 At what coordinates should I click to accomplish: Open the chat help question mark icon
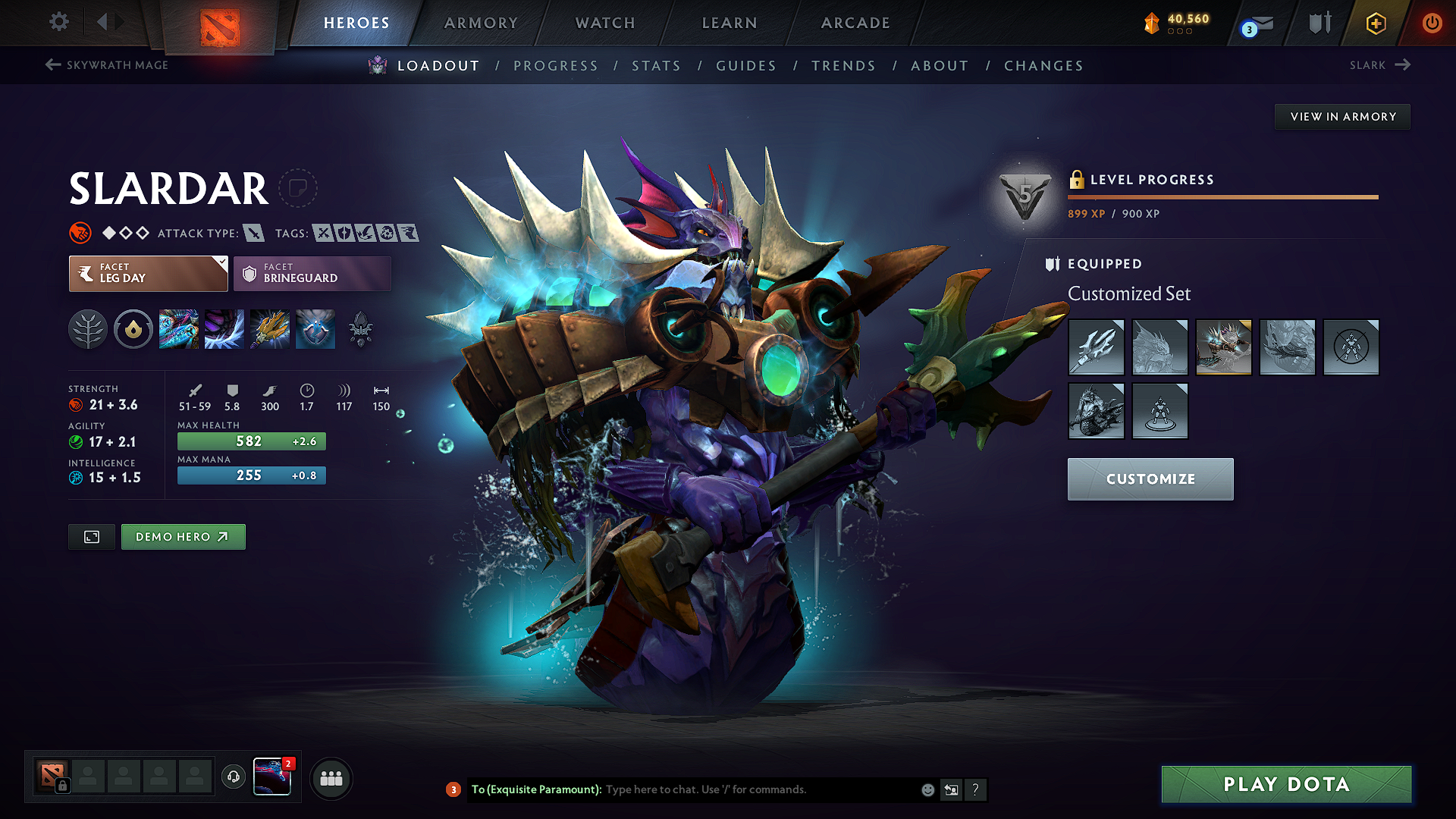click(x=976, y=789)
